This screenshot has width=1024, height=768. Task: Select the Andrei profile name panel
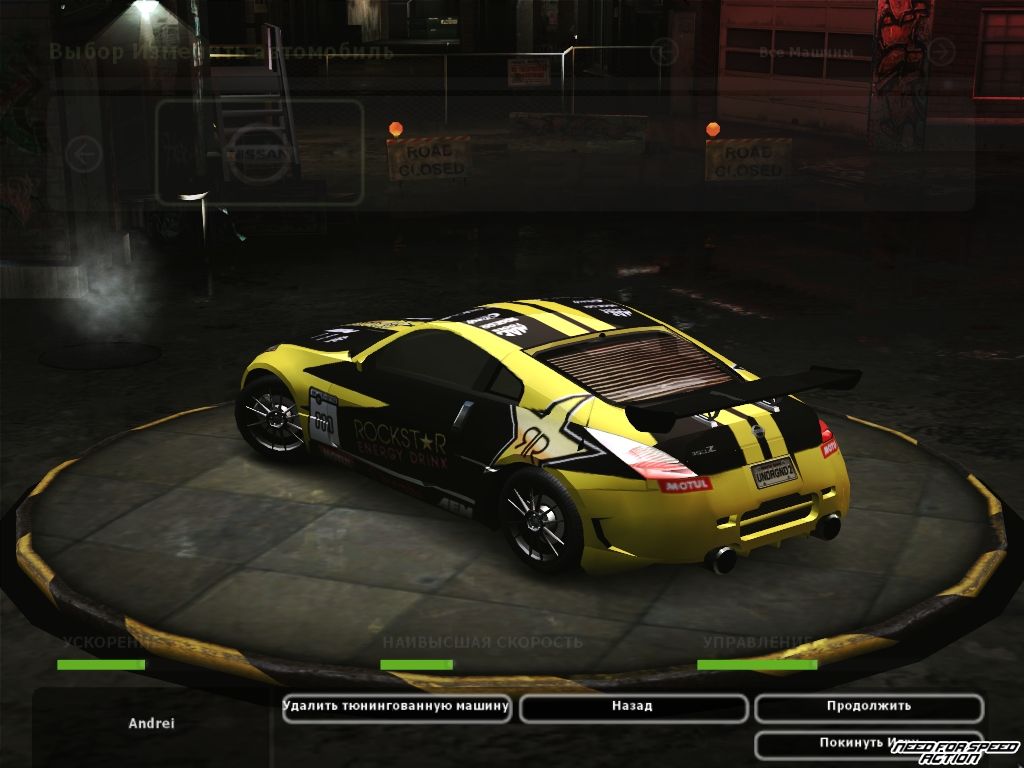(151, 723)
